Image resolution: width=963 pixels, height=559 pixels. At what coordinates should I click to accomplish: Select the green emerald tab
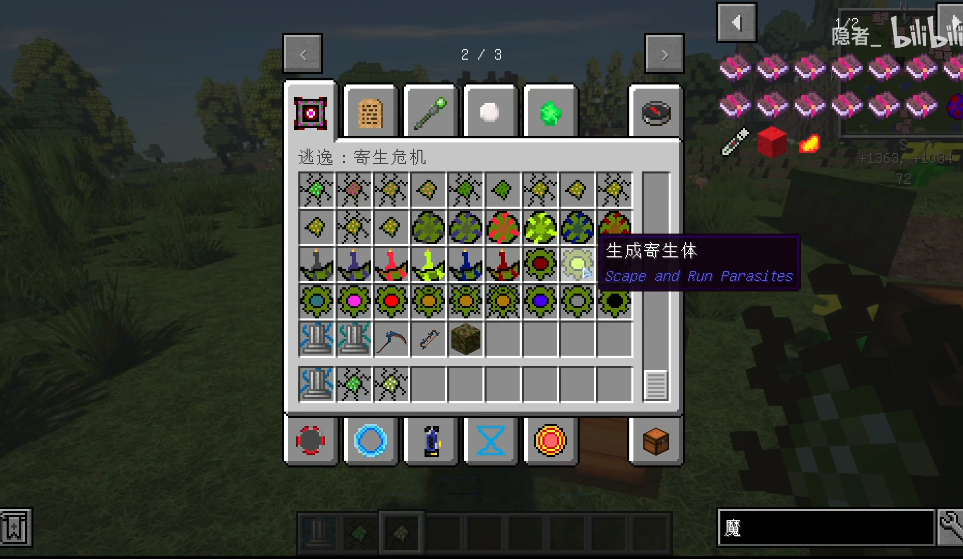pyautogui.click(x=549, y=112)
